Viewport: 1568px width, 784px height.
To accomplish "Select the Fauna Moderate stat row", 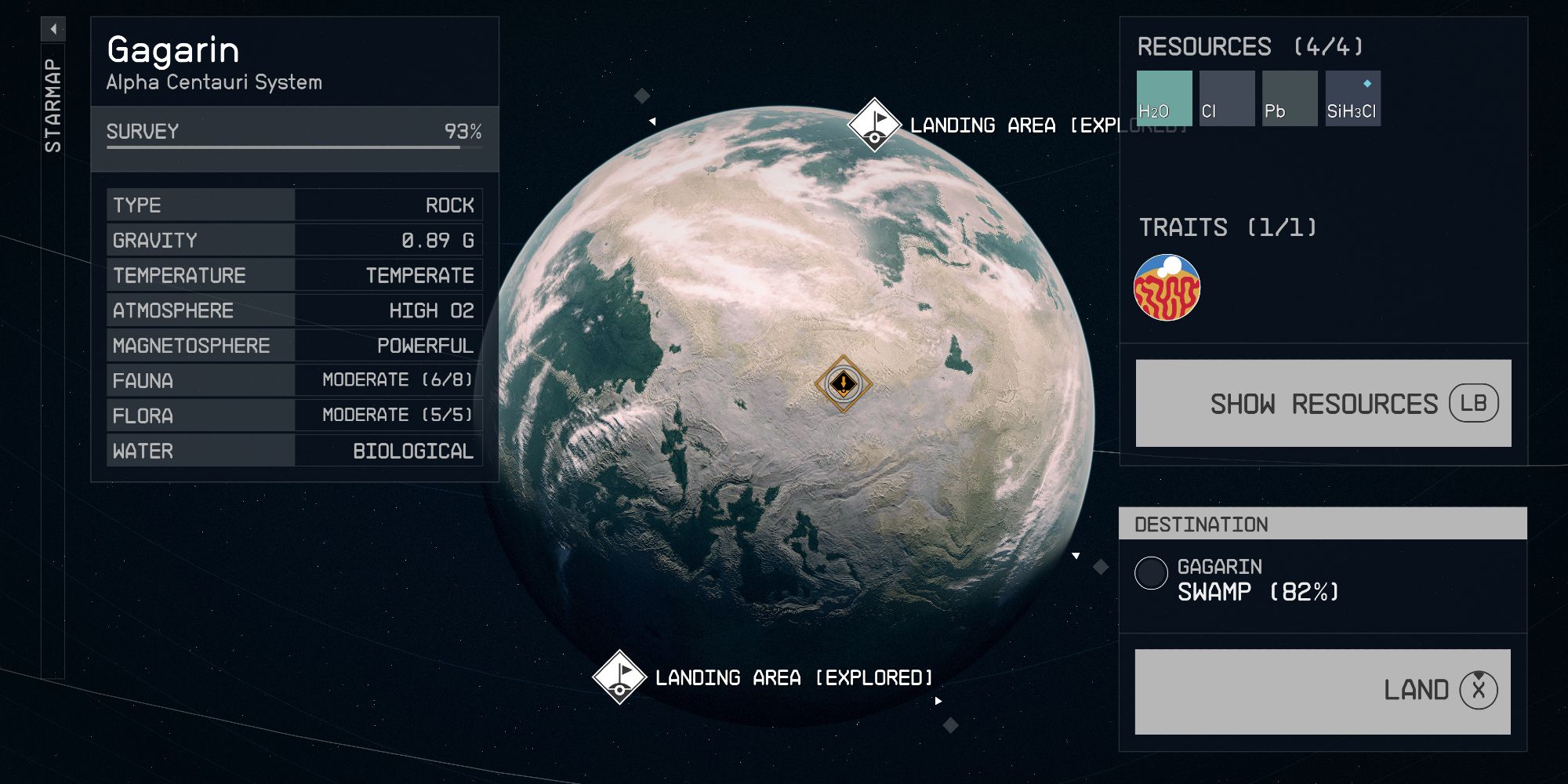I will (294, 381).
